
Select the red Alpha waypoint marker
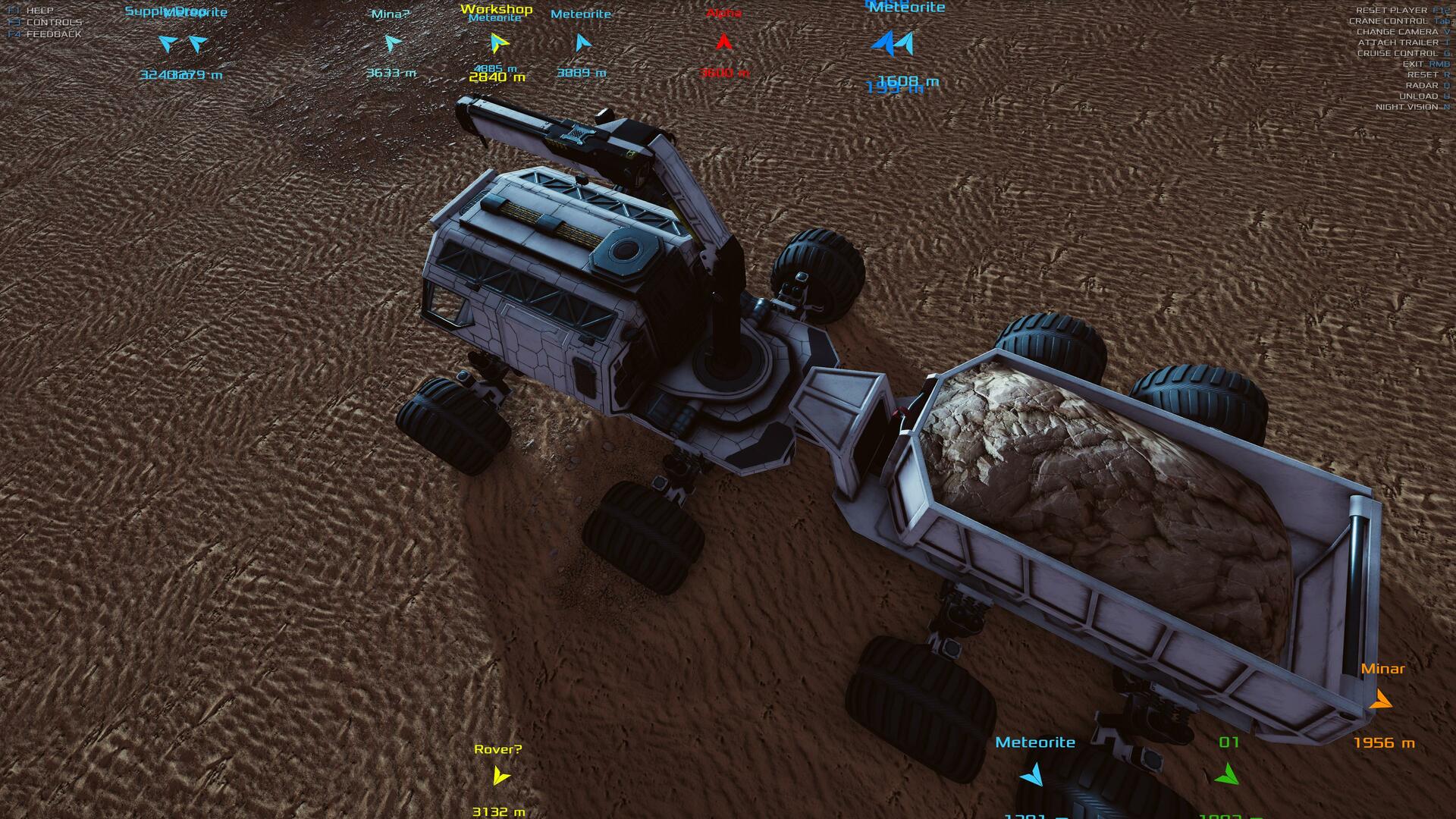(x=723, y=42)
